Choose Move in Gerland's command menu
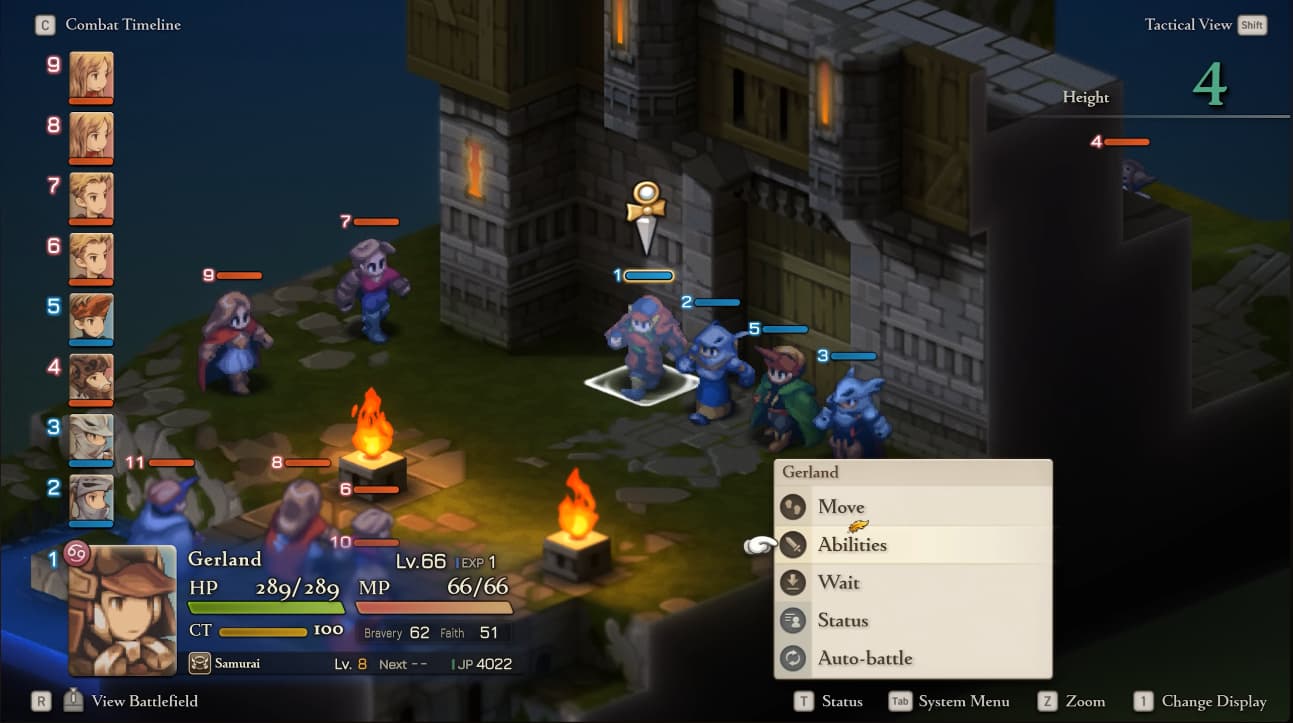This screenshot has height=723, width=1293. [840, 507]
